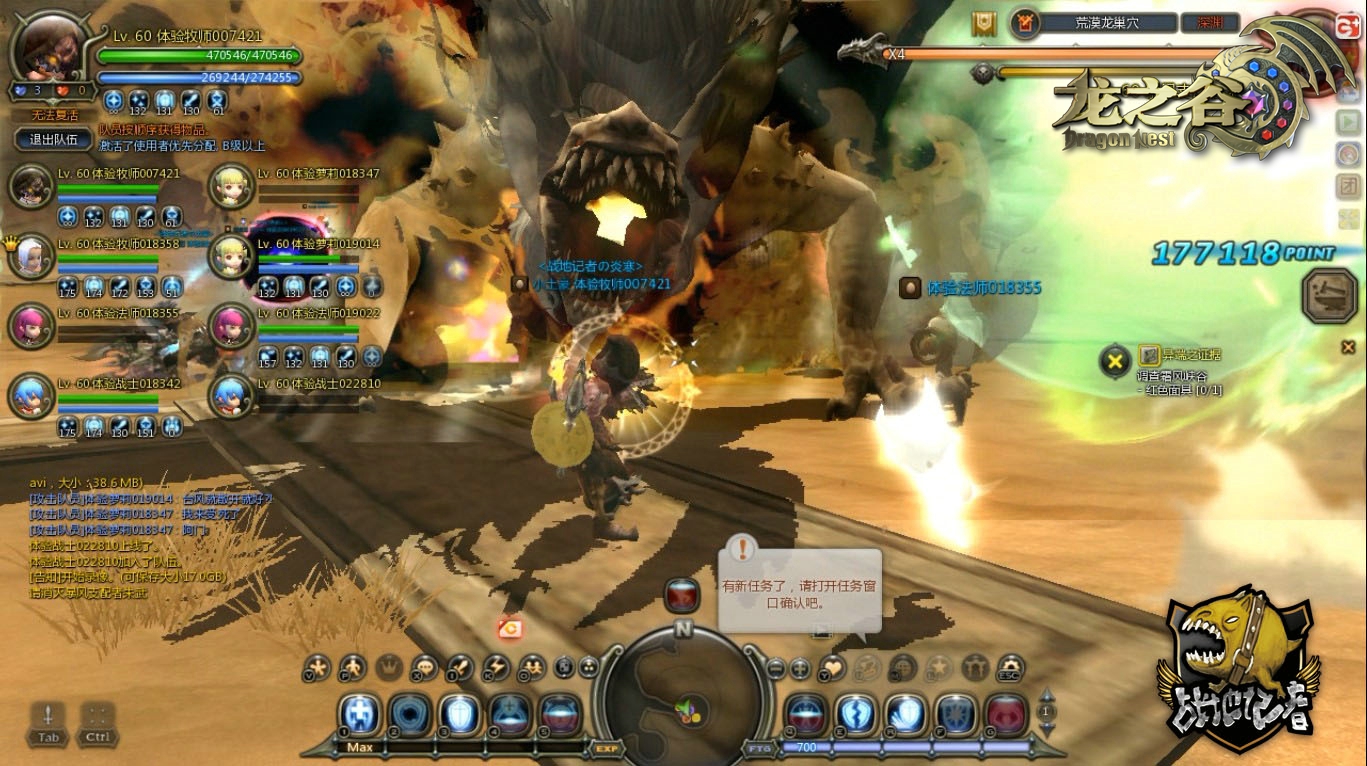Viewport: 1367px width, 766px height.
Task: Activate the white cross heal skill in slot 1
Action: (x=360, y=714)
